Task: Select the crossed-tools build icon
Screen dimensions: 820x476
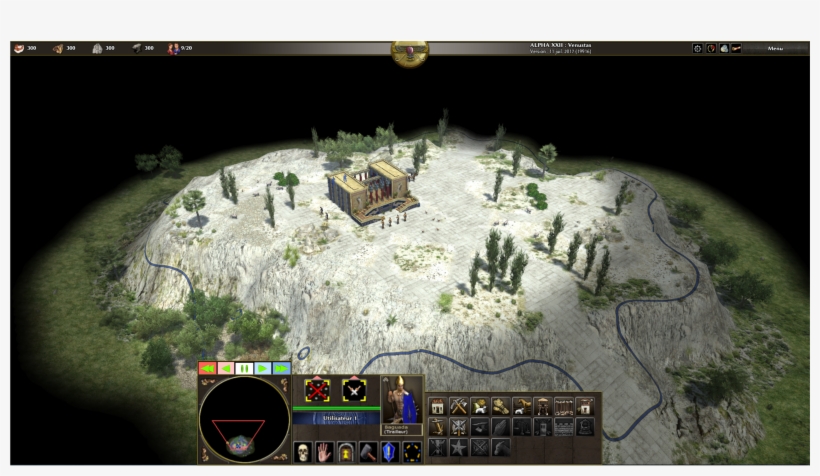Action: (459, 406)
